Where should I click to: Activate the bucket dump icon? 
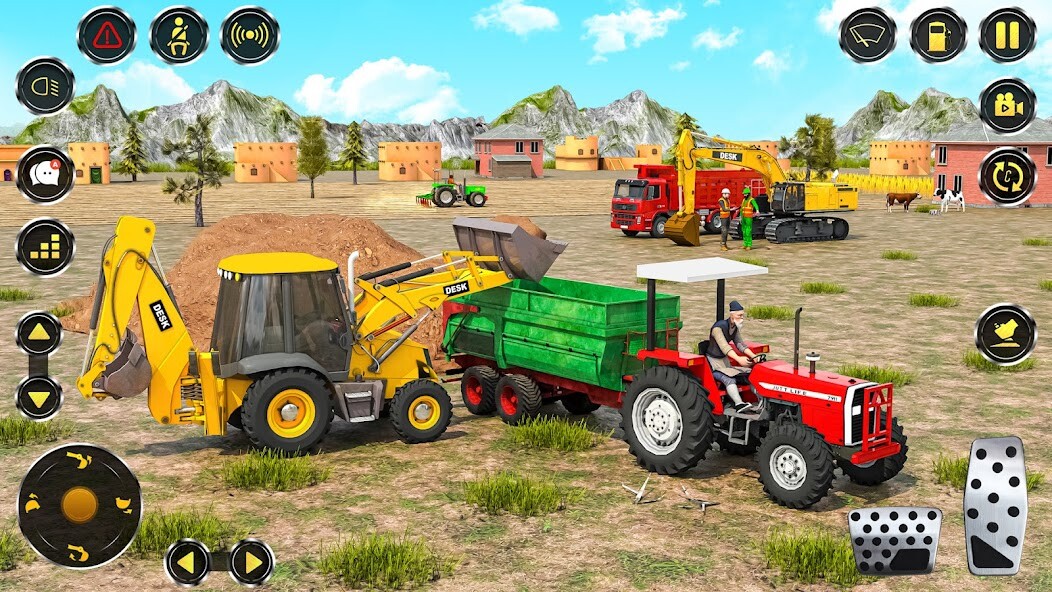click(1005, 334)
